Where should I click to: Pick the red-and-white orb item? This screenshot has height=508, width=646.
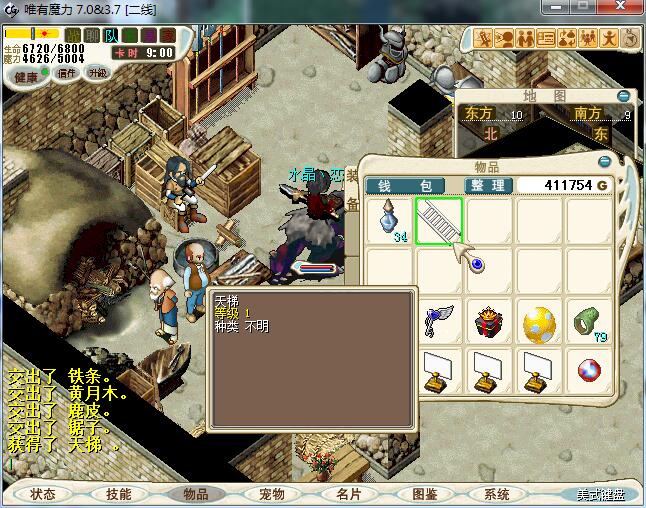590,372
